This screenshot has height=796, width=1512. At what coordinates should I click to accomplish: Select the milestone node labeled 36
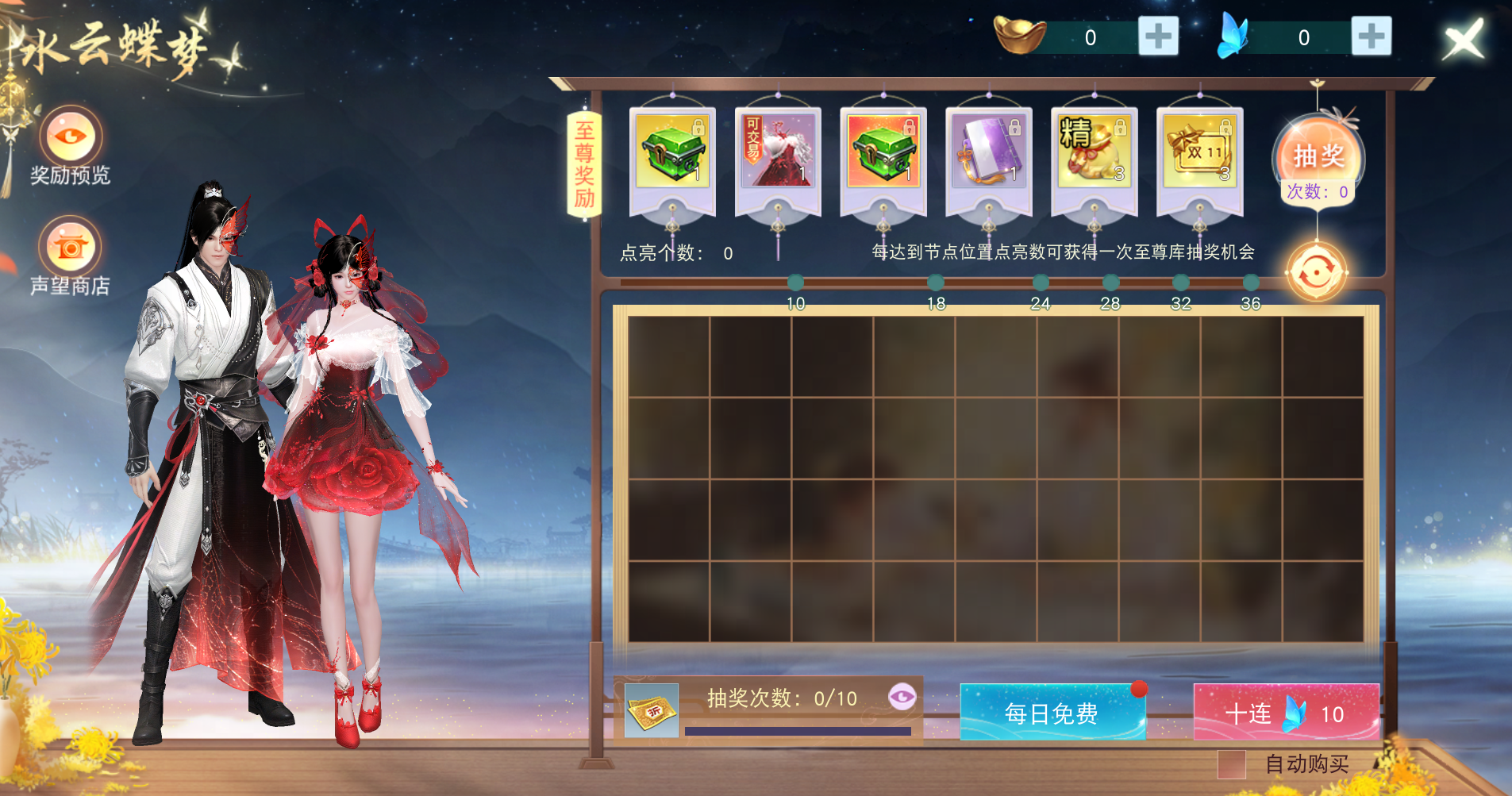click(x=1251, y=283)
